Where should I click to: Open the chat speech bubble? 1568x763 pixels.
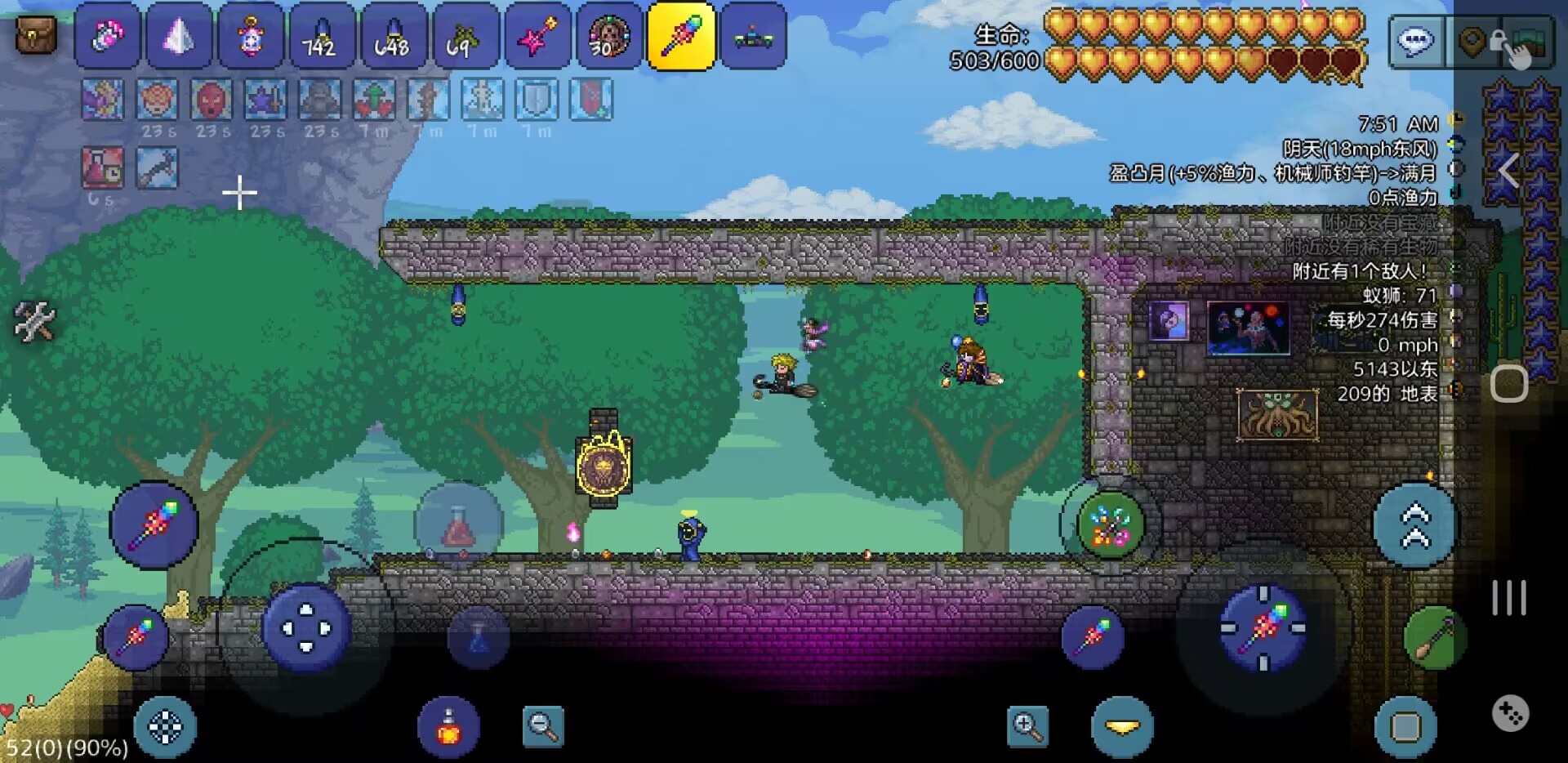(x=1415, y=41)
